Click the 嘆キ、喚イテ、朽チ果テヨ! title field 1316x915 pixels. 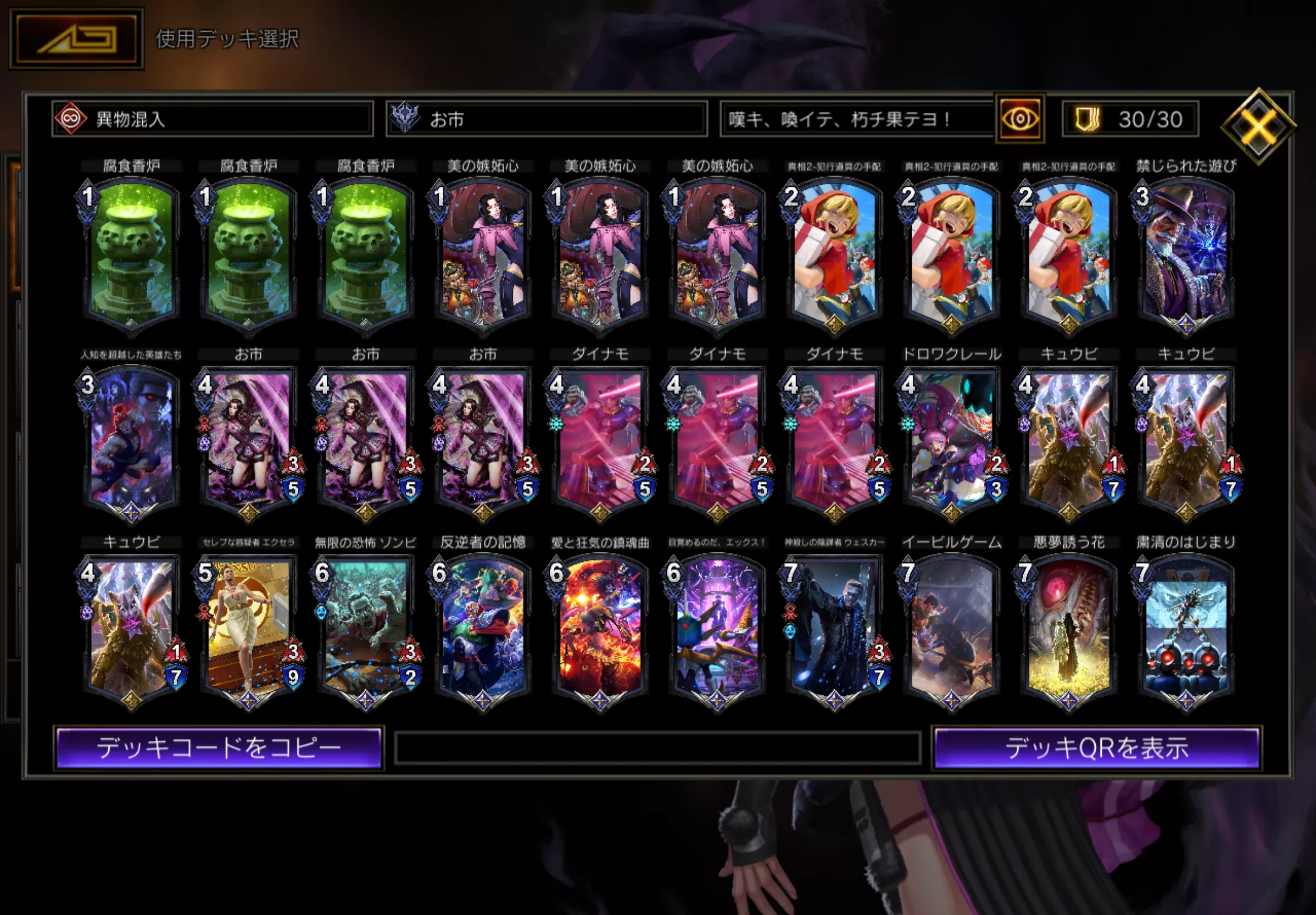tap(857, 119)
